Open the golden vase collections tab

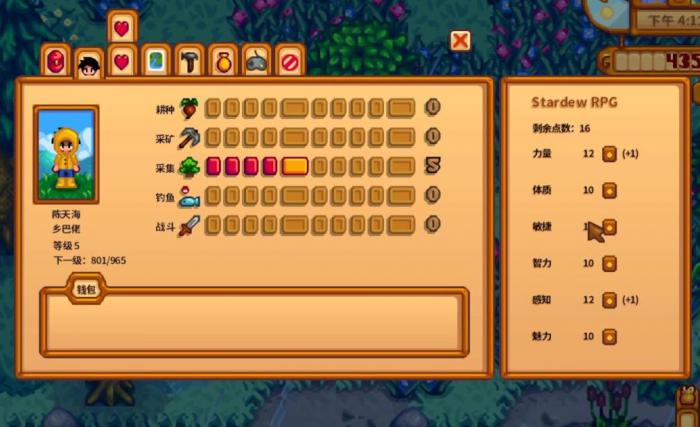[223, 62]
